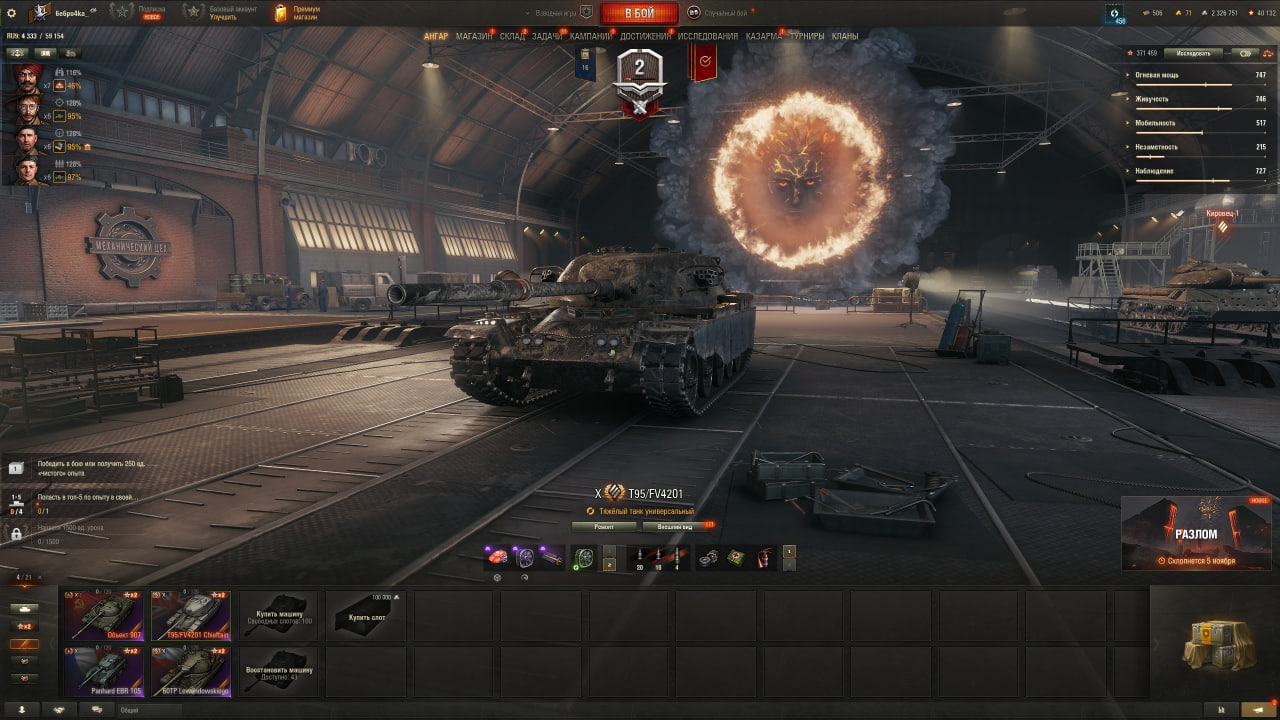The height and width of the screenshot is (720, 1280).
Task: Select the fire extinguisher consumable slot
Action: click(x=764, y=555)
